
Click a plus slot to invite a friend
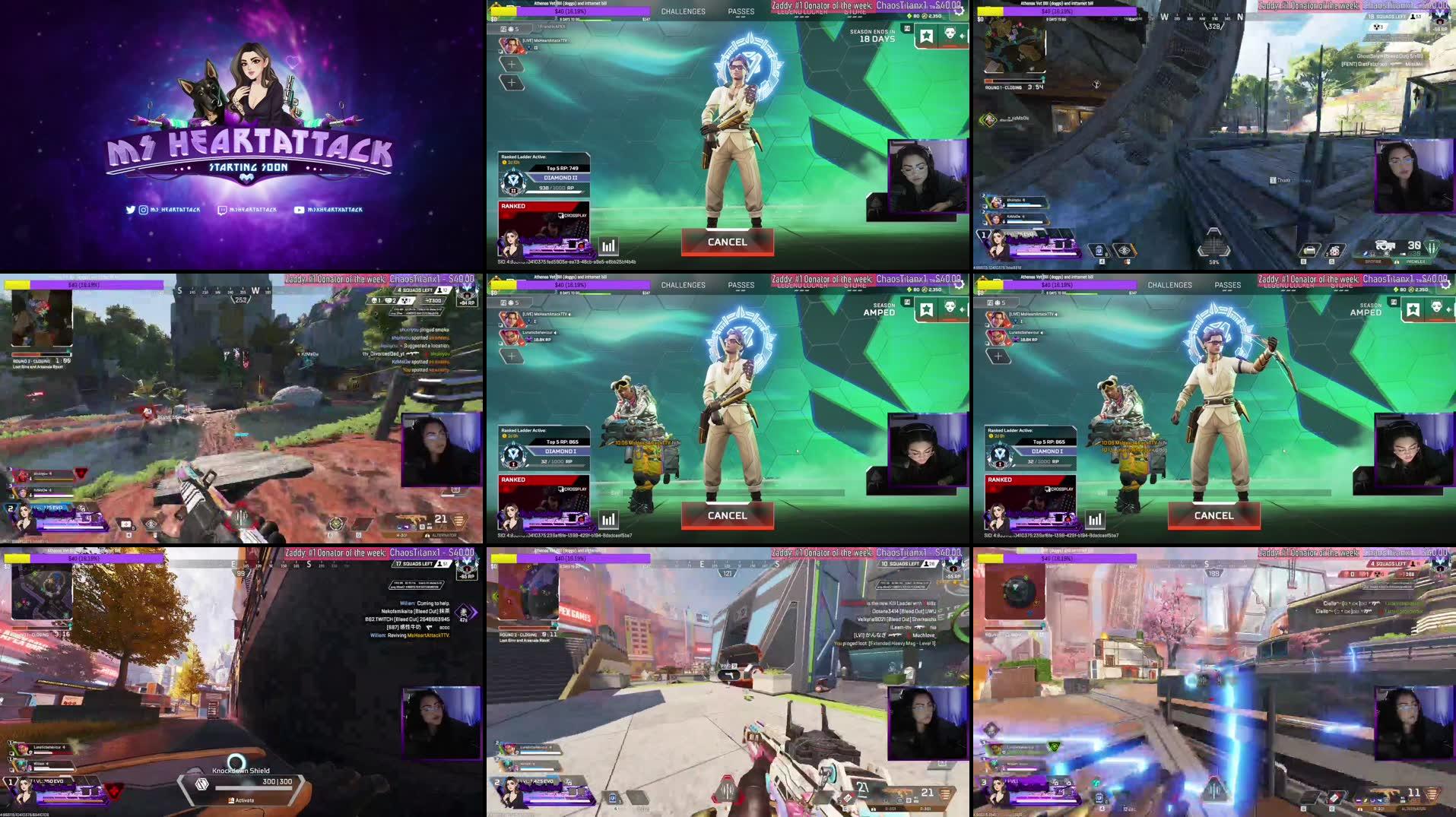[x=510, y=65]
